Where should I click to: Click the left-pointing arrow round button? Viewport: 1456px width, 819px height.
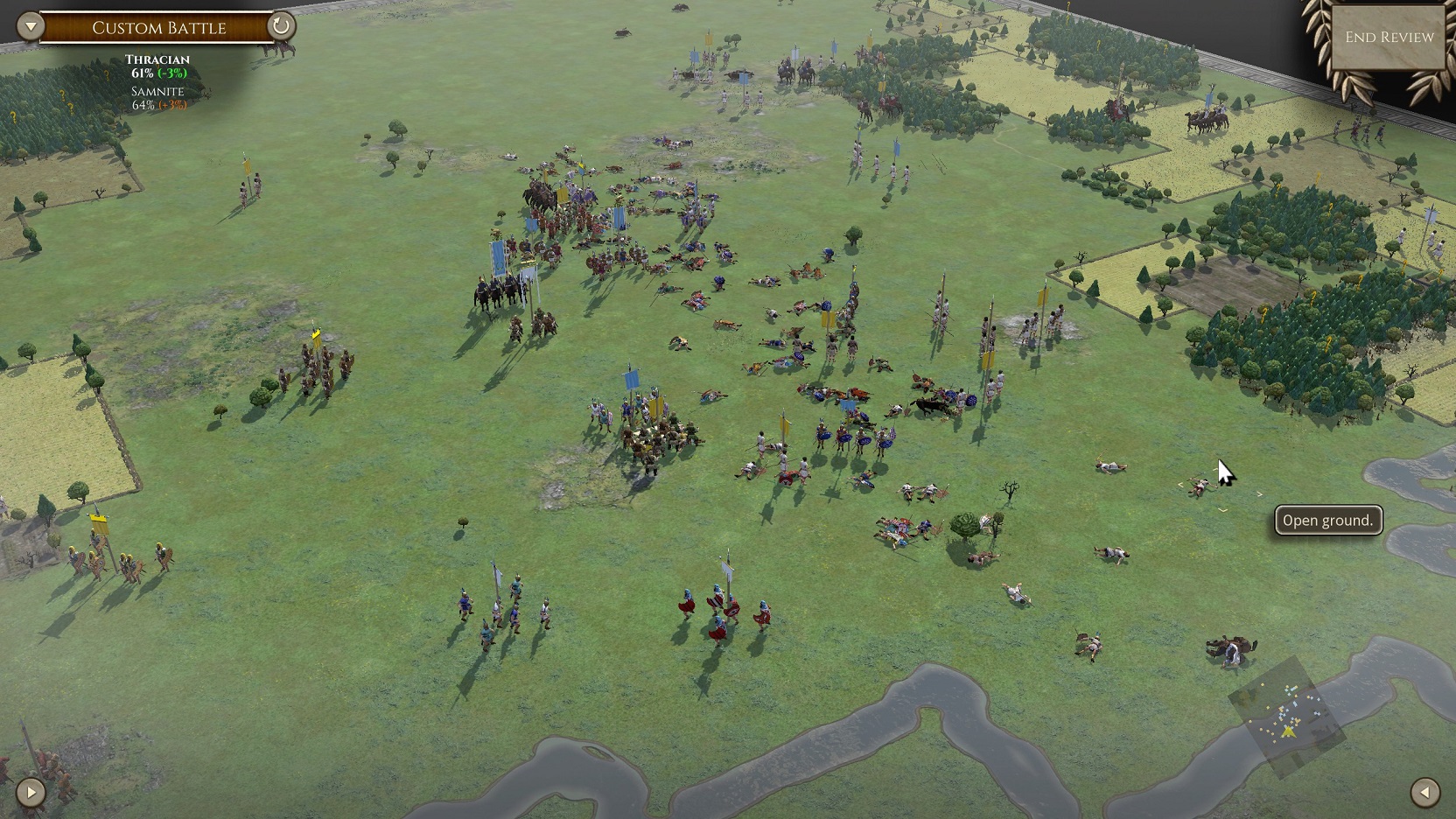(1424, 793)
